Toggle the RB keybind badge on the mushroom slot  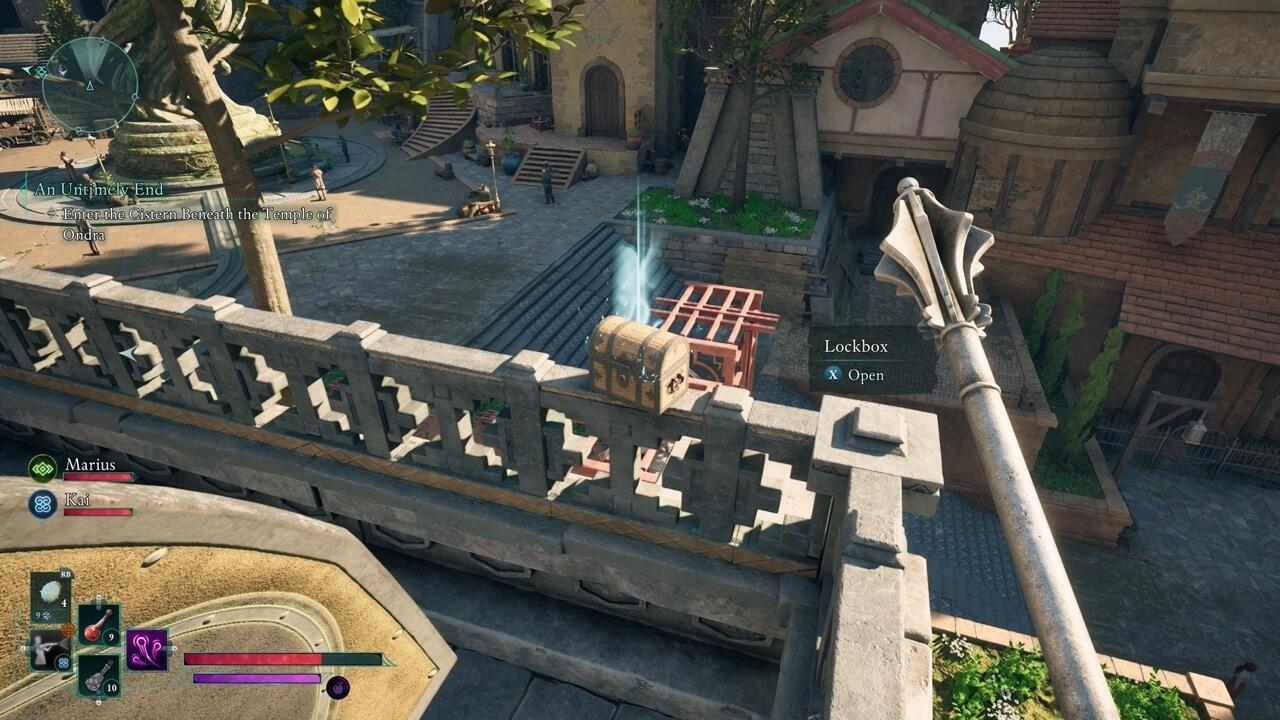(x=65, y=572)
